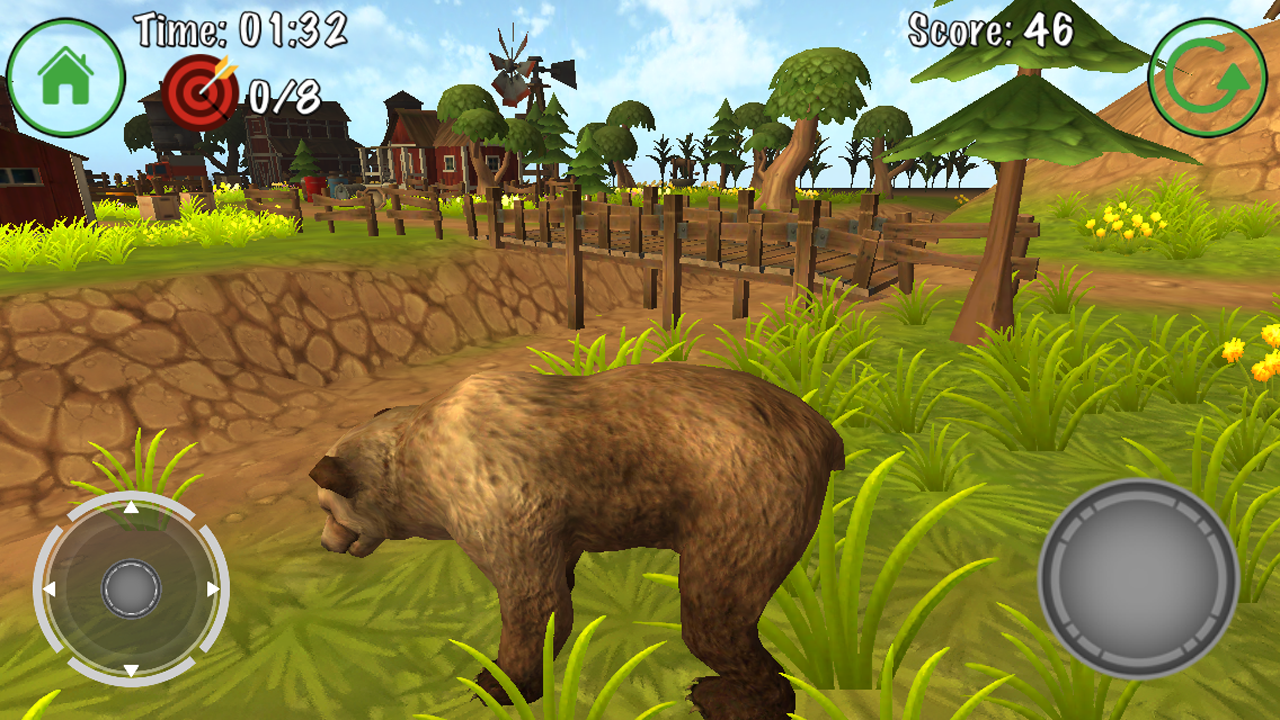Tap the restart arrow icon
The width and height of the screenshot is (1280, 720).
[x=1204, y=73]
